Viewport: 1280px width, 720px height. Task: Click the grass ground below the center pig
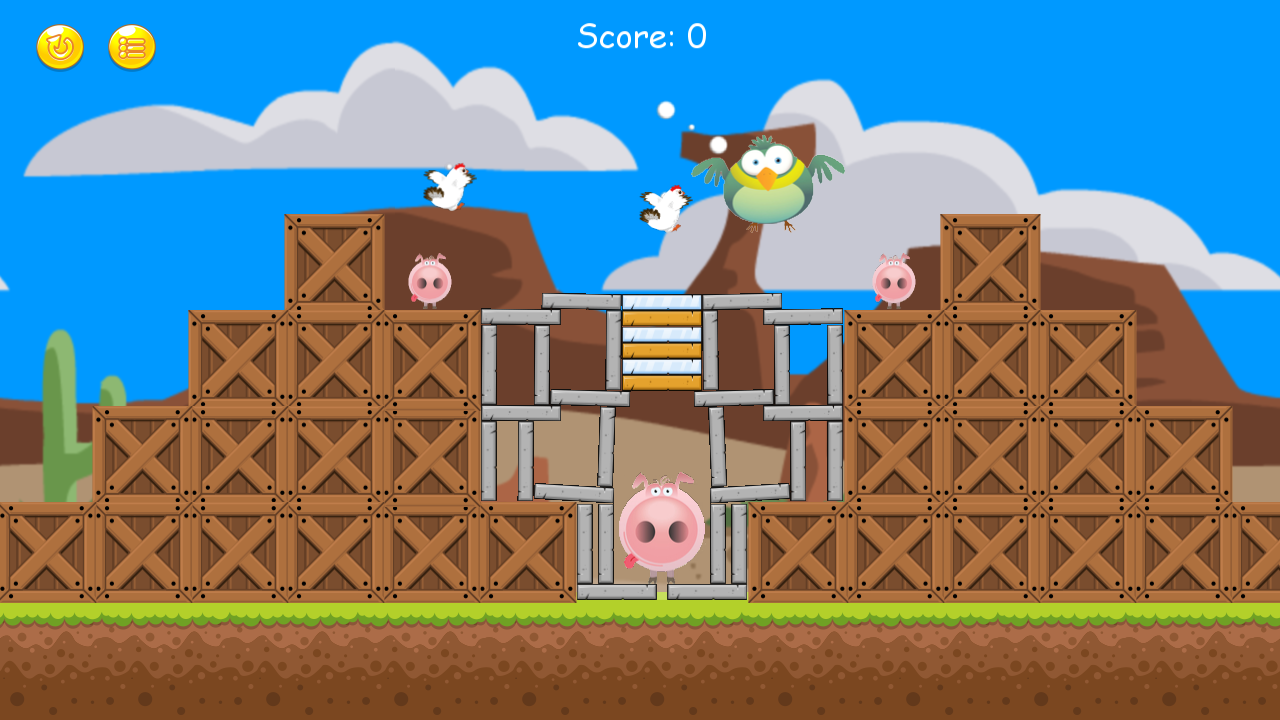662,610
